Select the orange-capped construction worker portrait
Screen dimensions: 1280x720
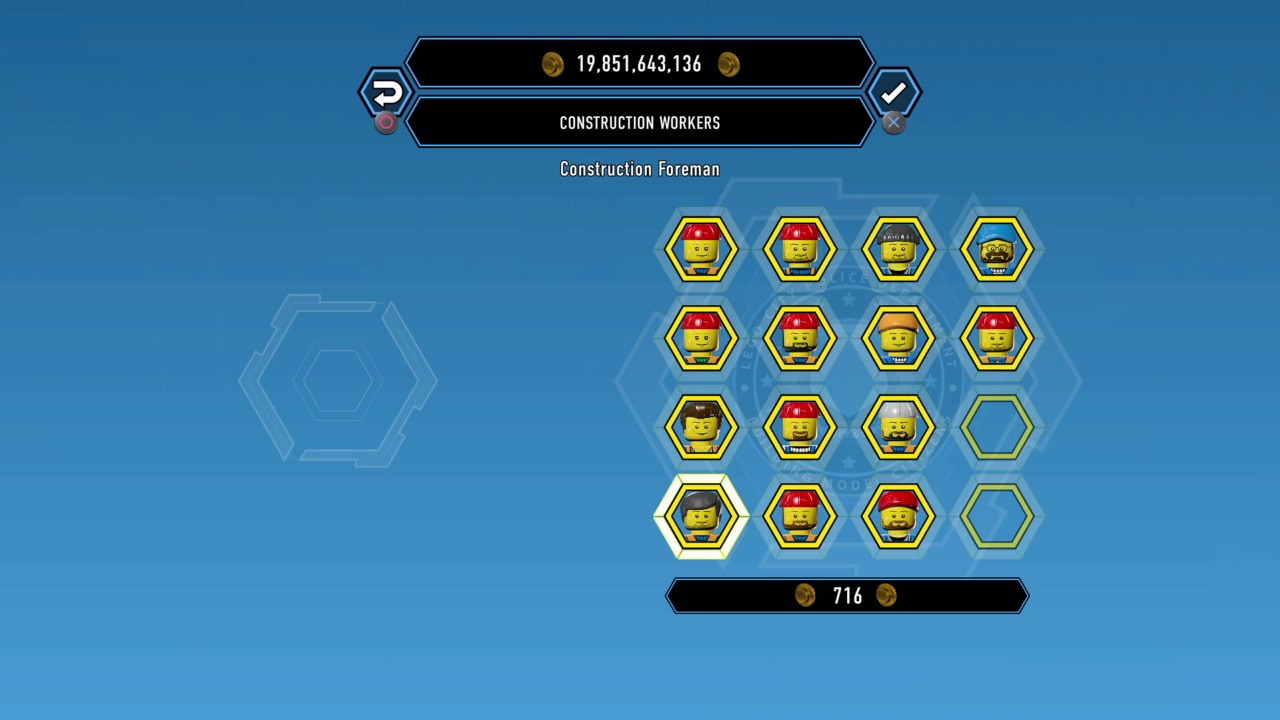pos(897,339)
